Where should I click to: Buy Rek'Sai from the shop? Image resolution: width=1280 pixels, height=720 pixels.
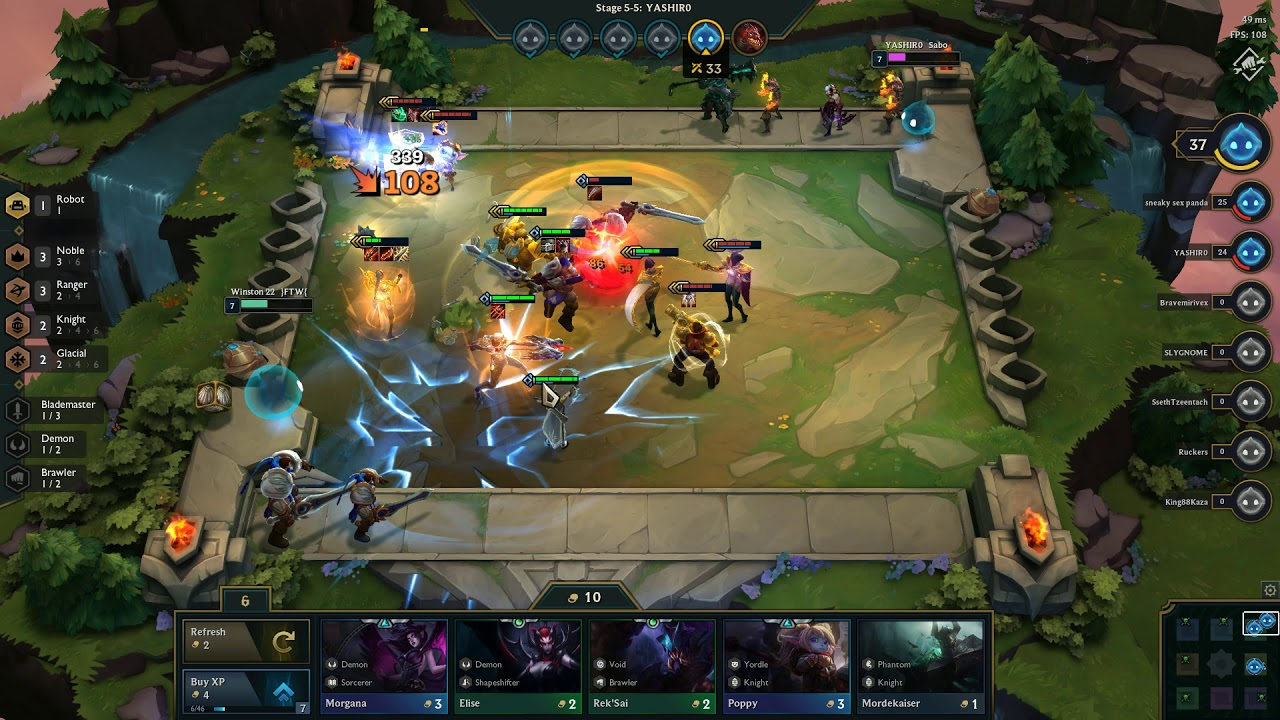652,665
